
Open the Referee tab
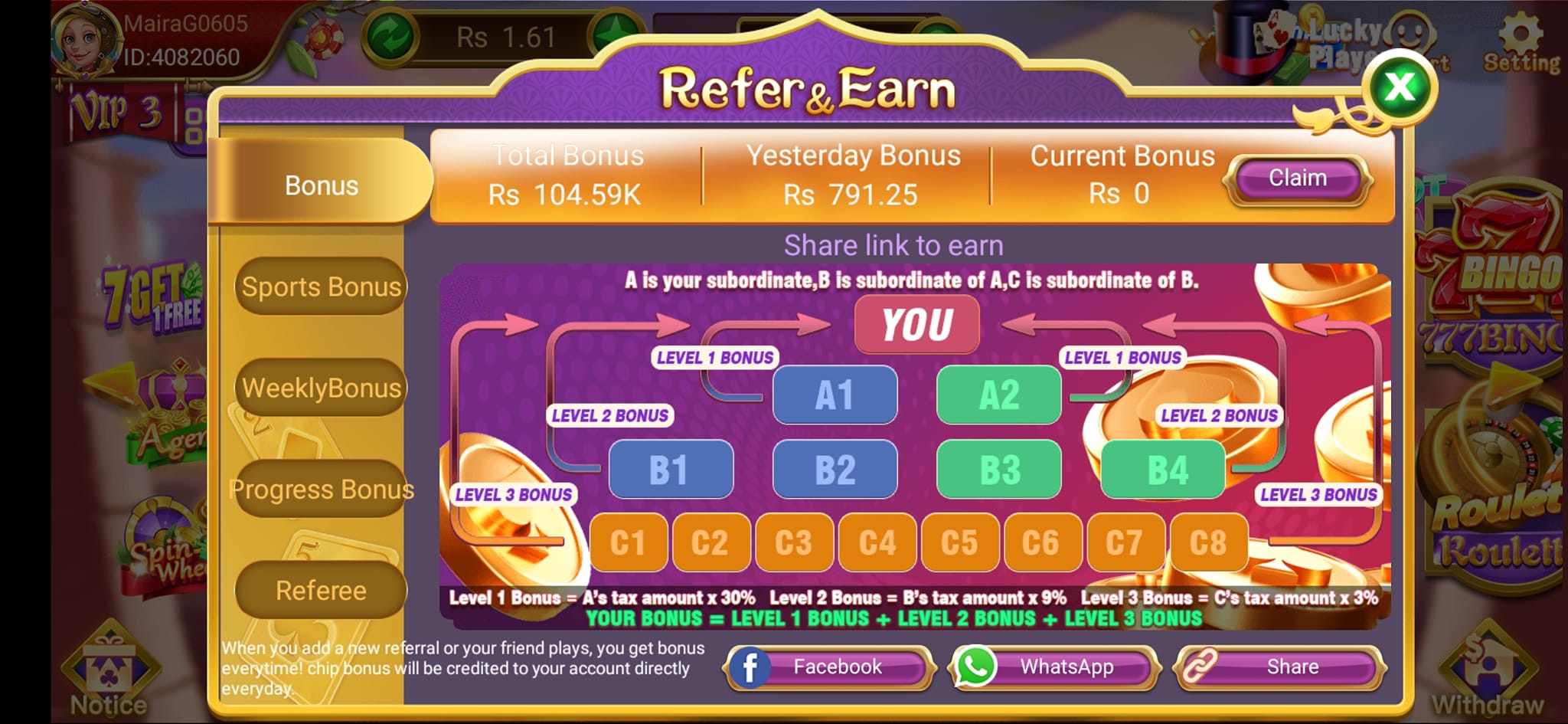click(x=320, y=590)
